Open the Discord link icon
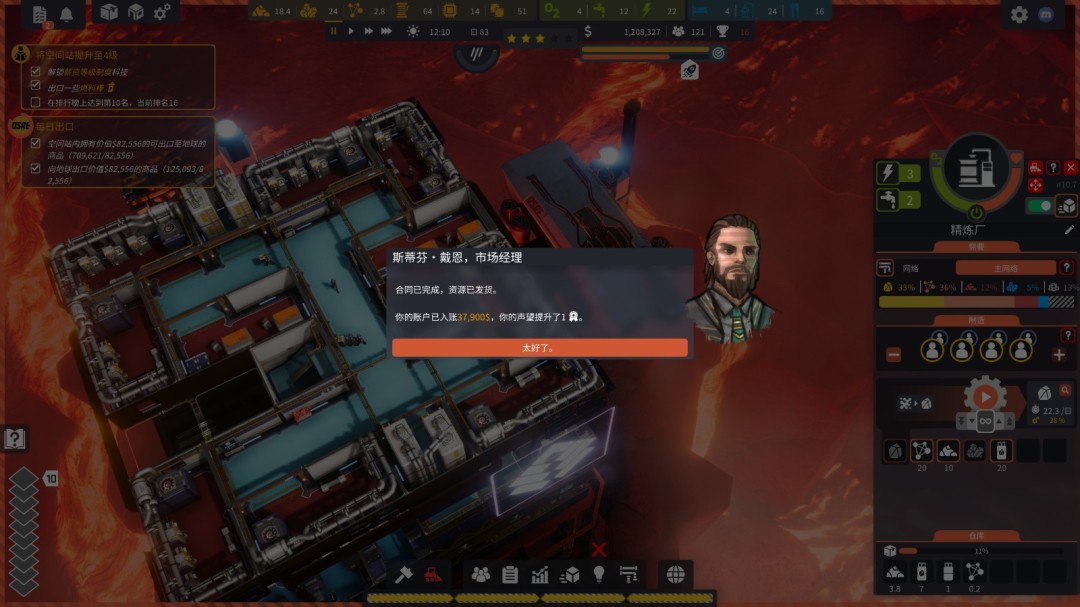Image resolution: width=1080 pixels, height=607 pixels. [1046, 14]
